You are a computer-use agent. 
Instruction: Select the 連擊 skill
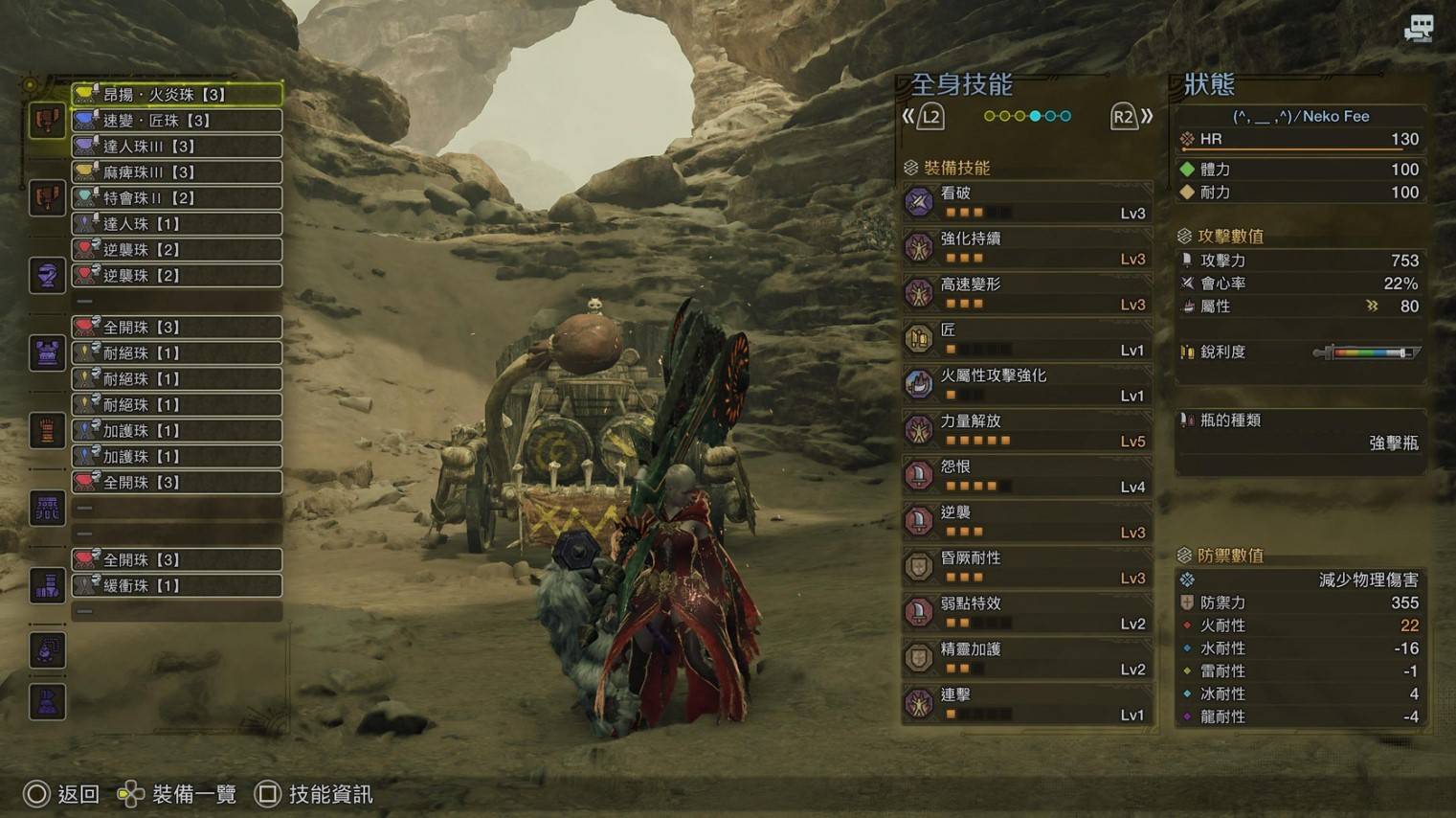coord(1026,704)
